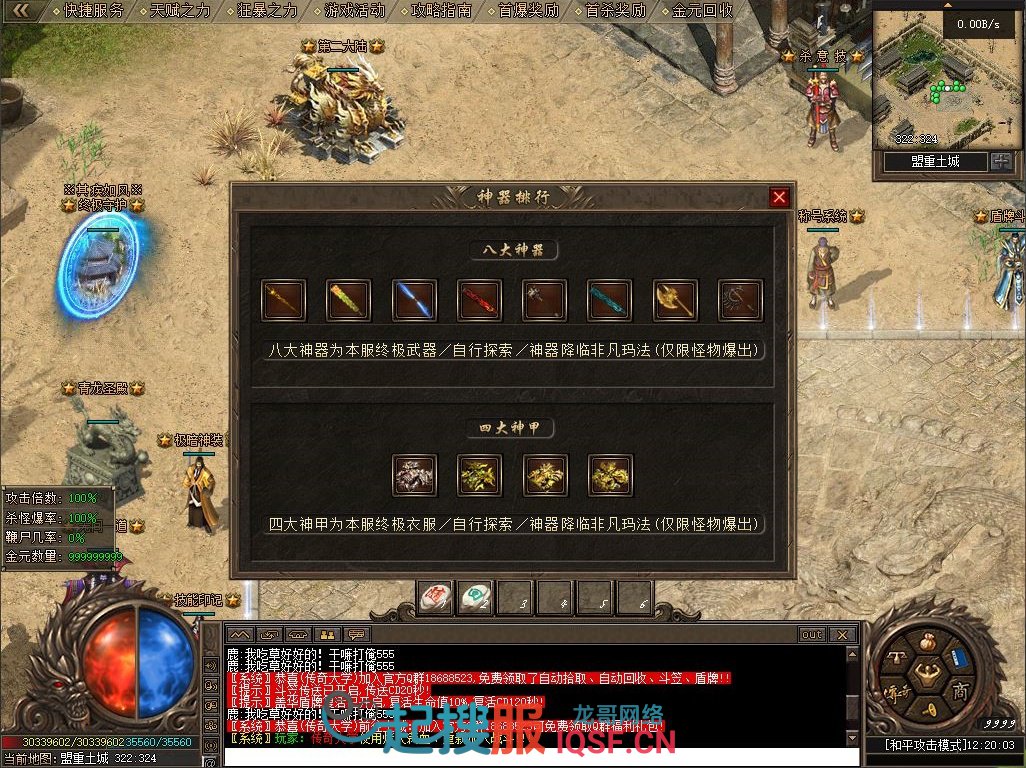Open the shop via the 商 button

[x=959, y=690]
